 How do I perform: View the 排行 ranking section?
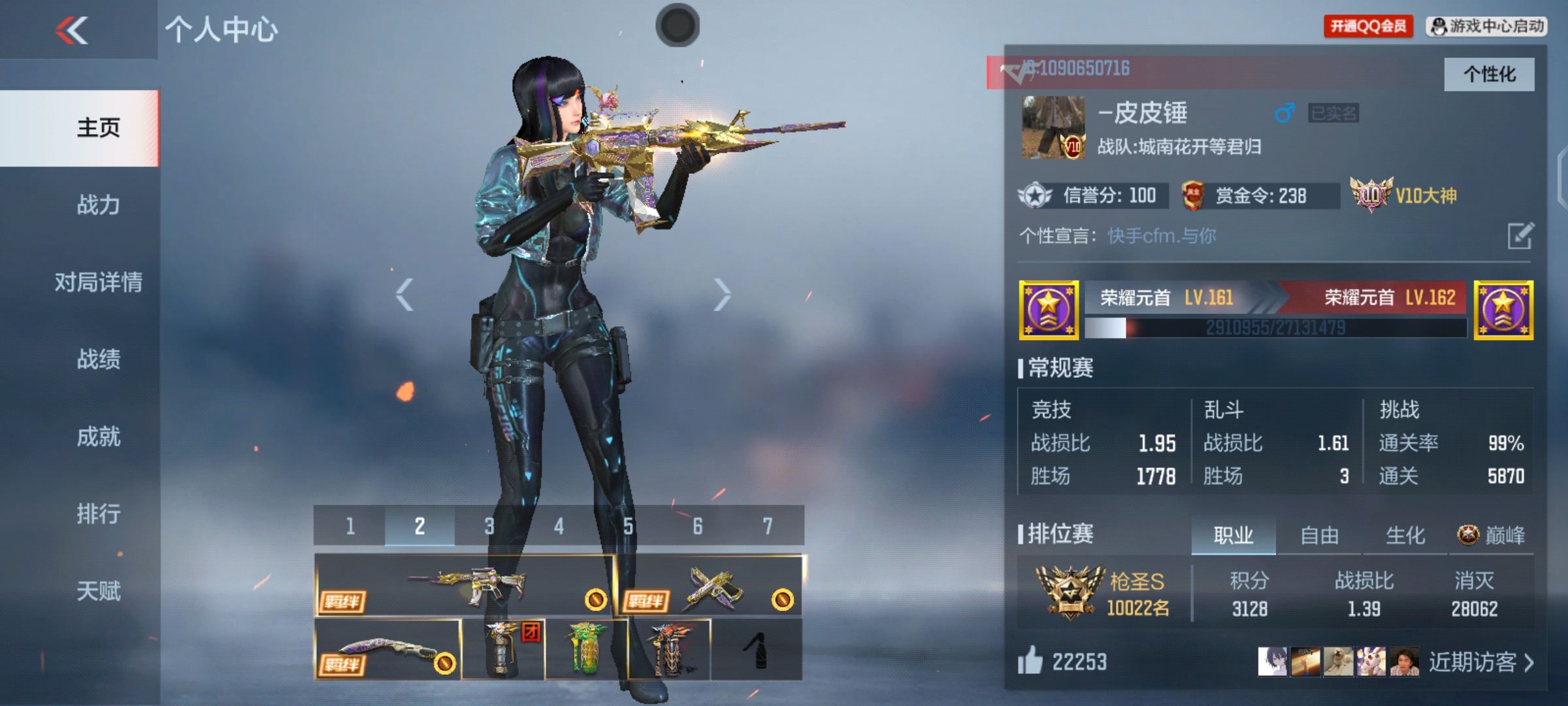[x=98, y=513]
